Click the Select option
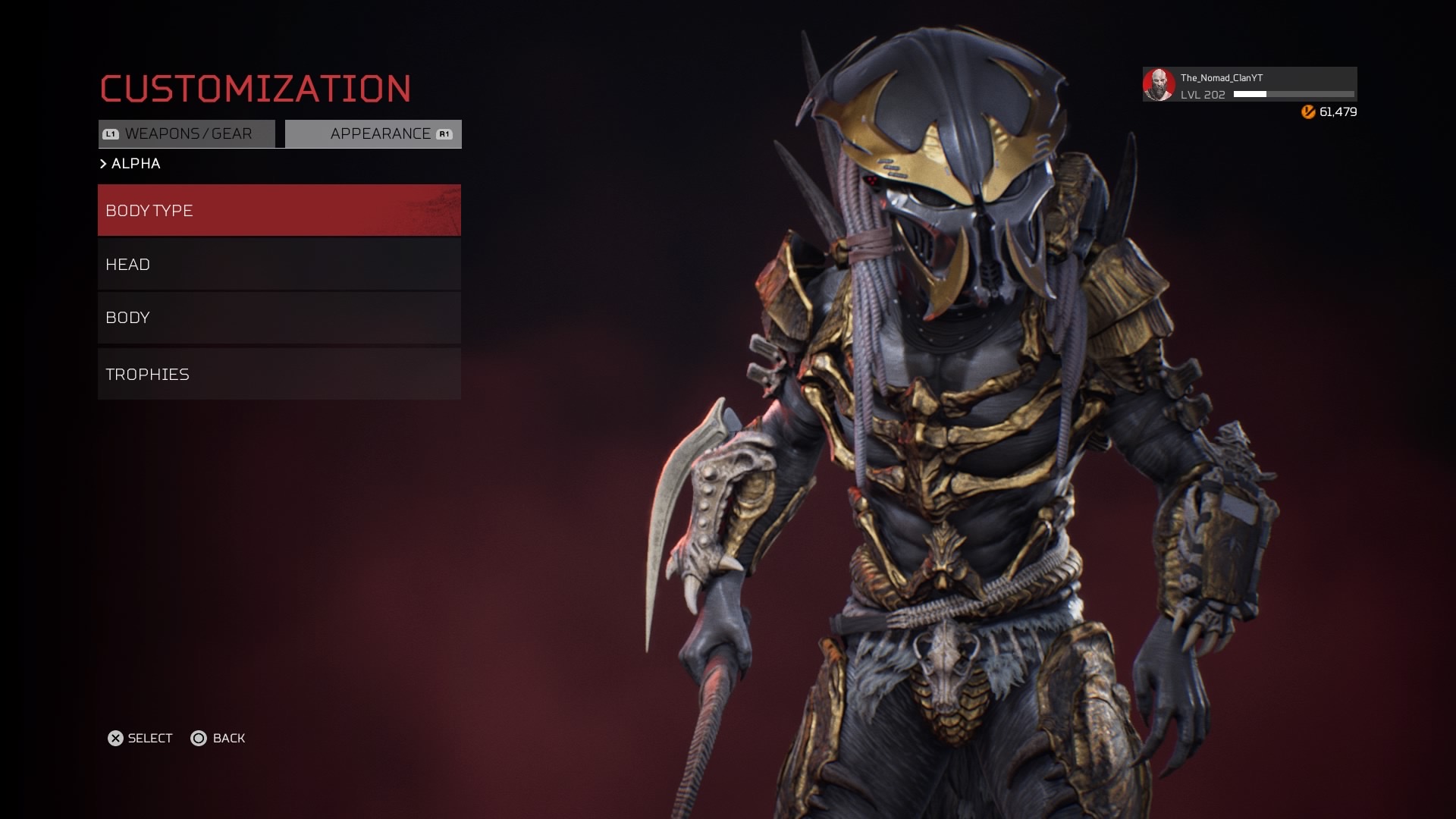Image resolution: width=1456 pixels, height=819 pixels. tap(140, 738)
